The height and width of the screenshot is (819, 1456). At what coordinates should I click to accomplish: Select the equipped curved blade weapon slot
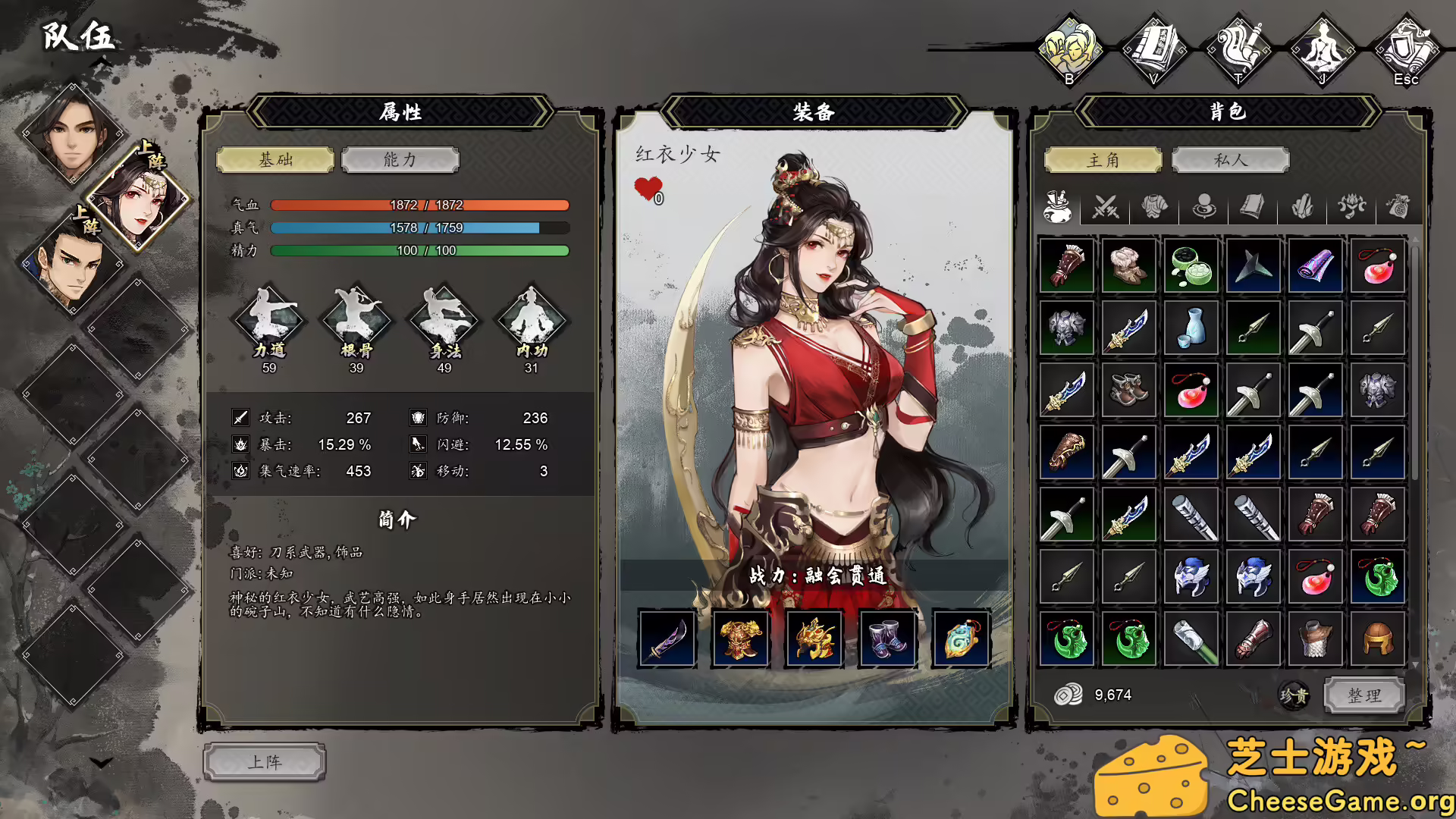pyautogui.click(x=667, y=637)
